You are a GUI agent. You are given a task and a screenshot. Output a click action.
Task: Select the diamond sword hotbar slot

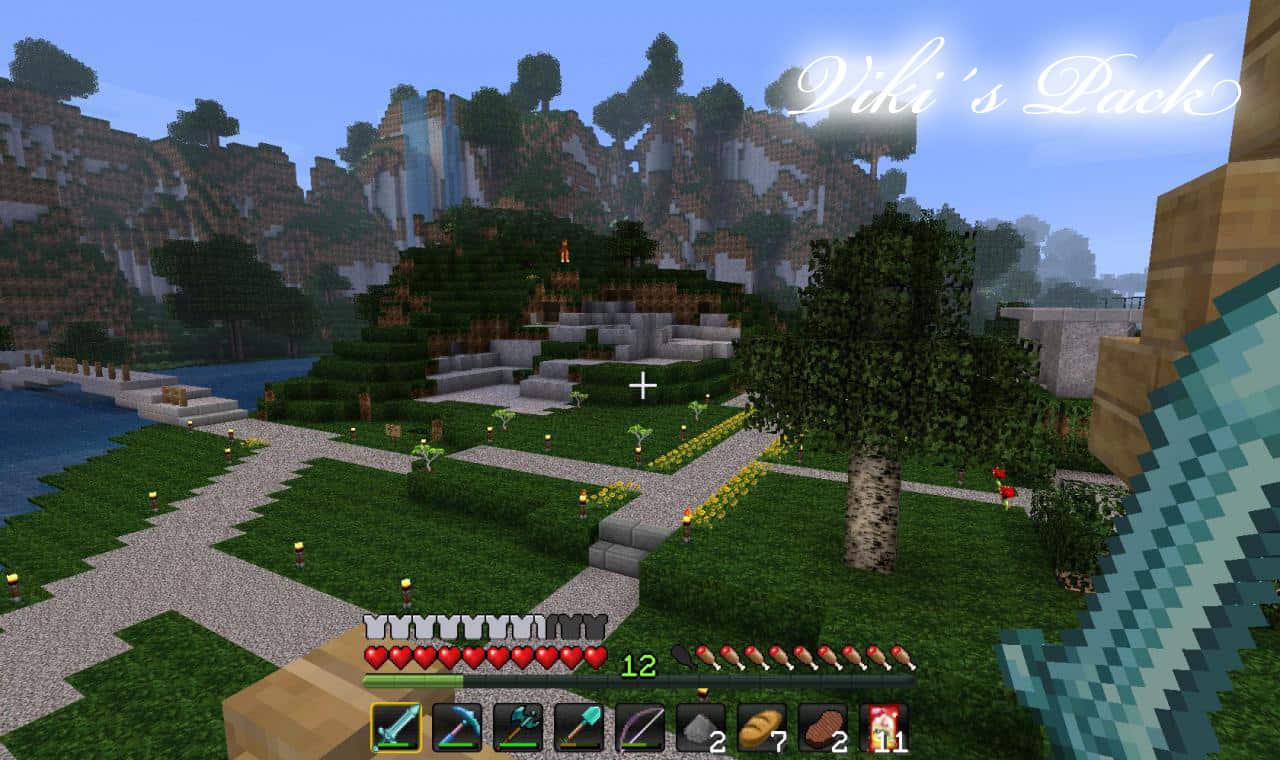pyautogui.click(x=396, y=727)
